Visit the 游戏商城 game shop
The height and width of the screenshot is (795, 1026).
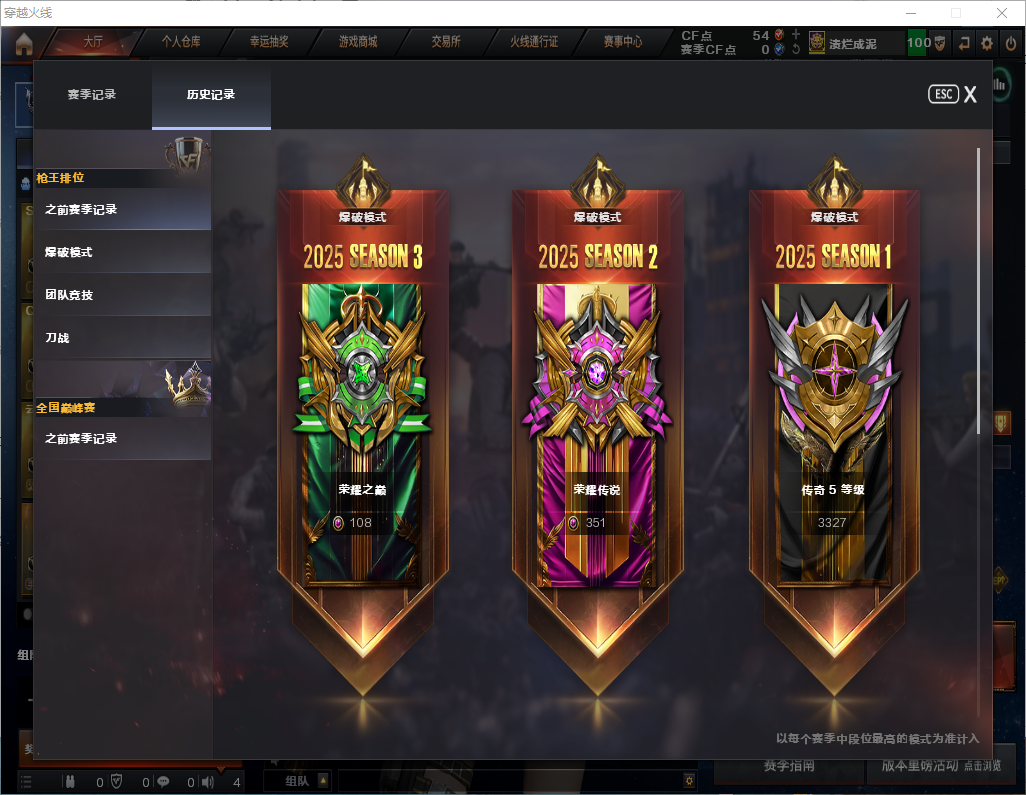pos(358,42)
